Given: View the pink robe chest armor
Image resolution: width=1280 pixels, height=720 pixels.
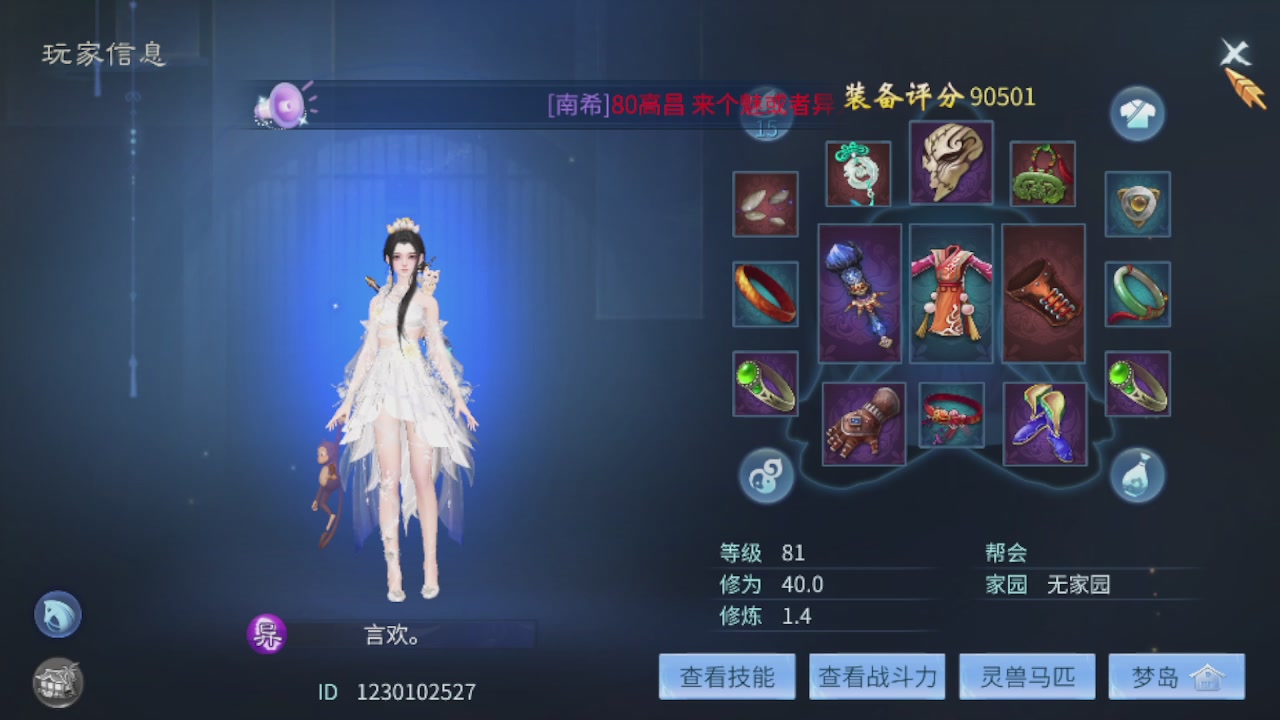Looking at the screenshot, I should 949,294.
